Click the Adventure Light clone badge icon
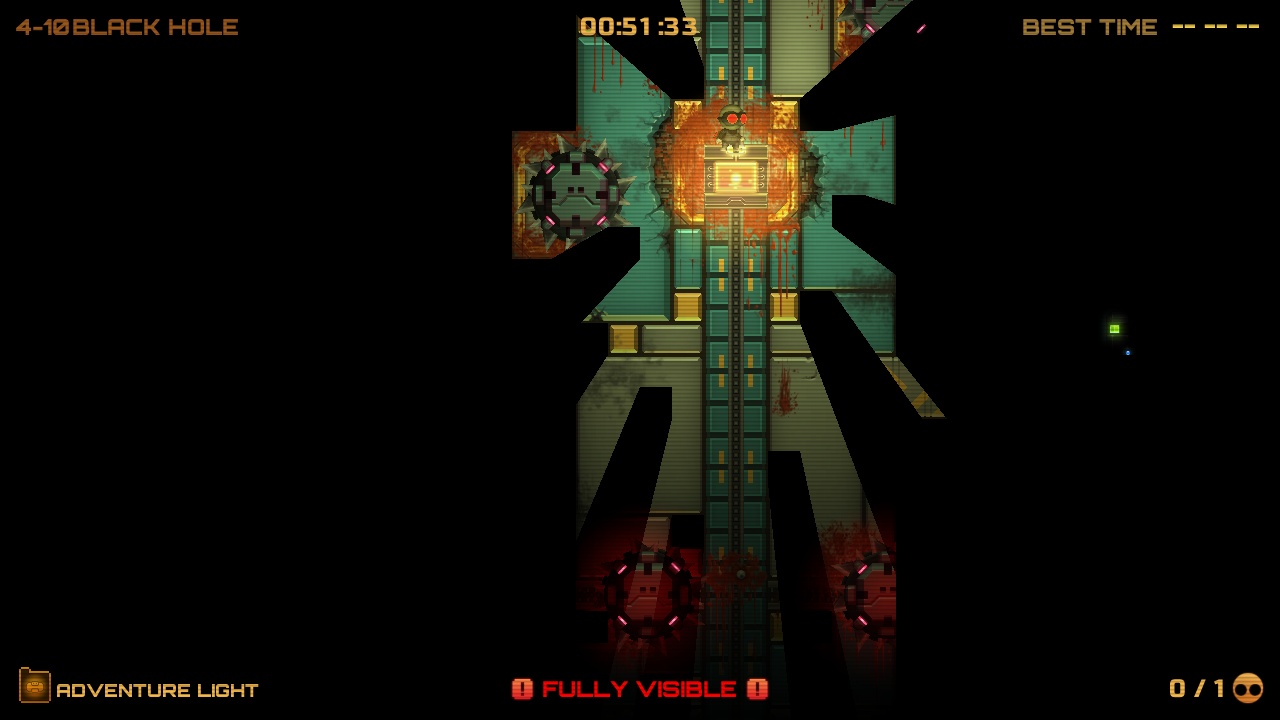Image resolution: width=1280 pixels, height=720 pixels. pyautogui.click(x=37, y=688)
